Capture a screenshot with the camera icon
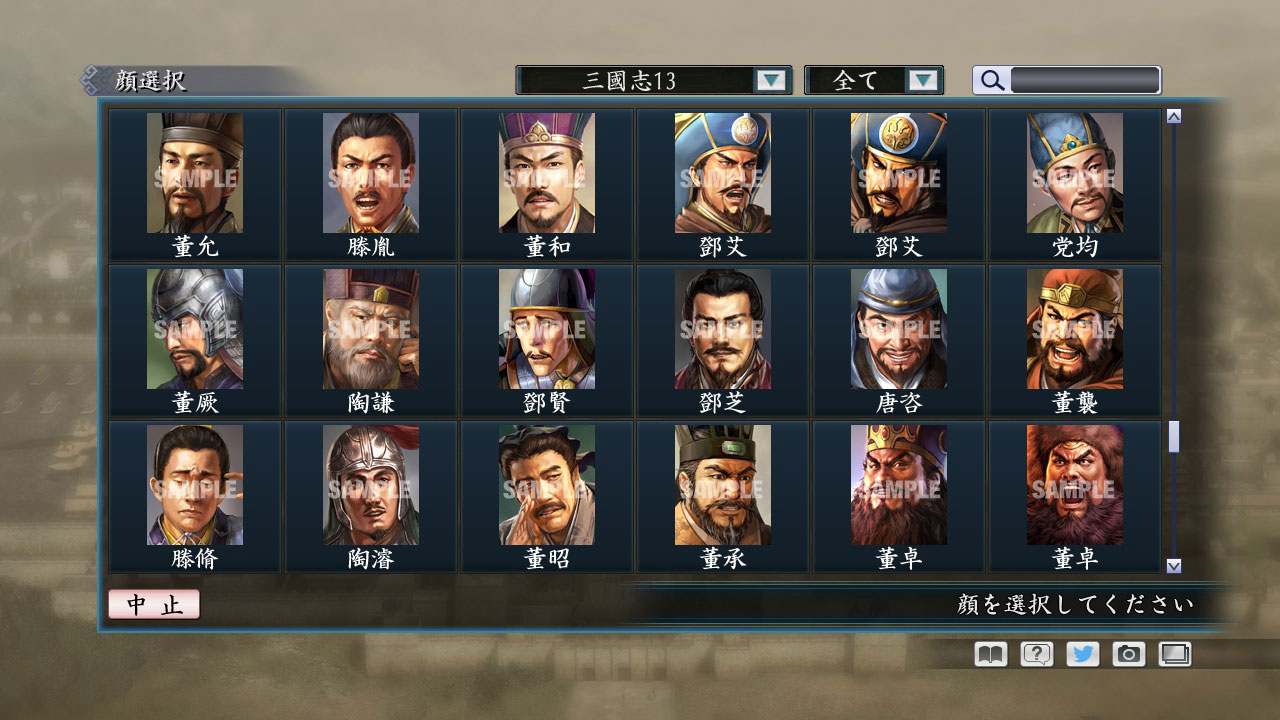This screenshot has width=1280, height=720. (1128, 654)
